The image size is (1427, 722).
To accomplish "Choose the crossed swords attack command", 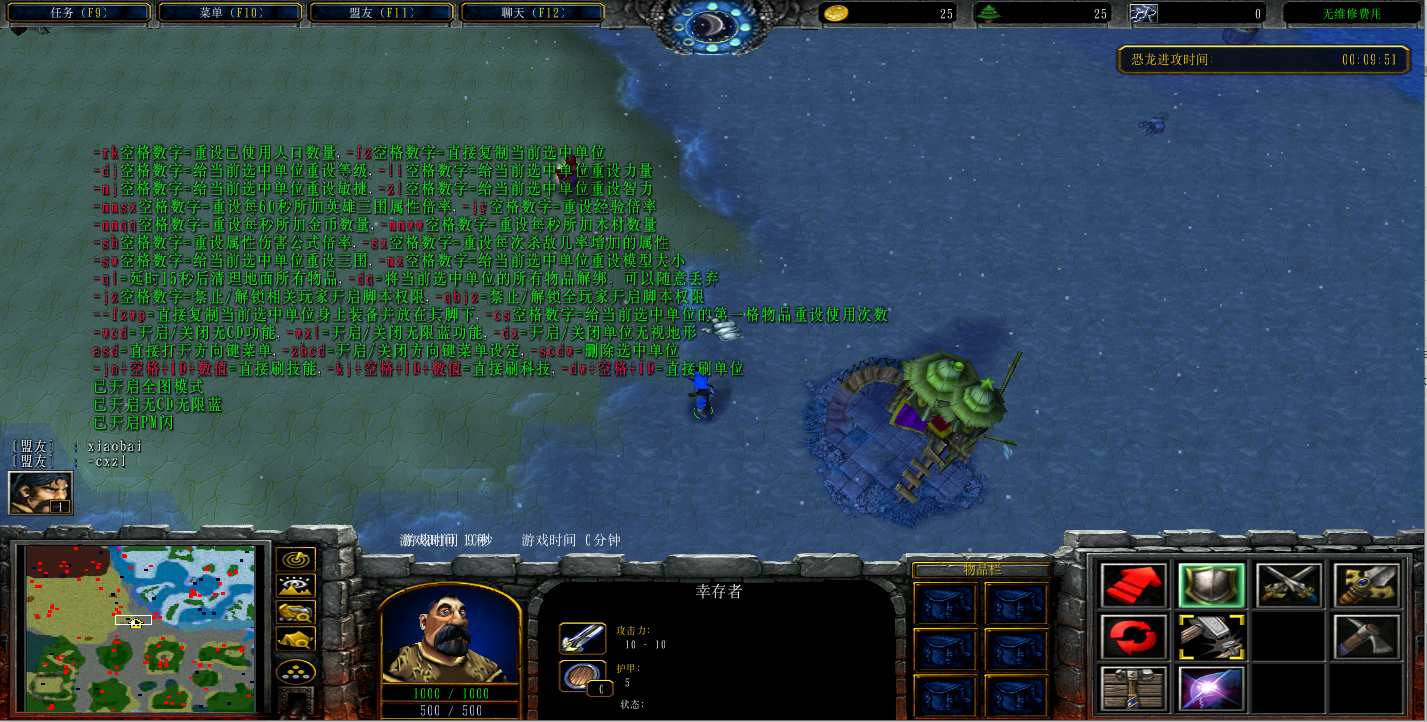I will 1289,586.
